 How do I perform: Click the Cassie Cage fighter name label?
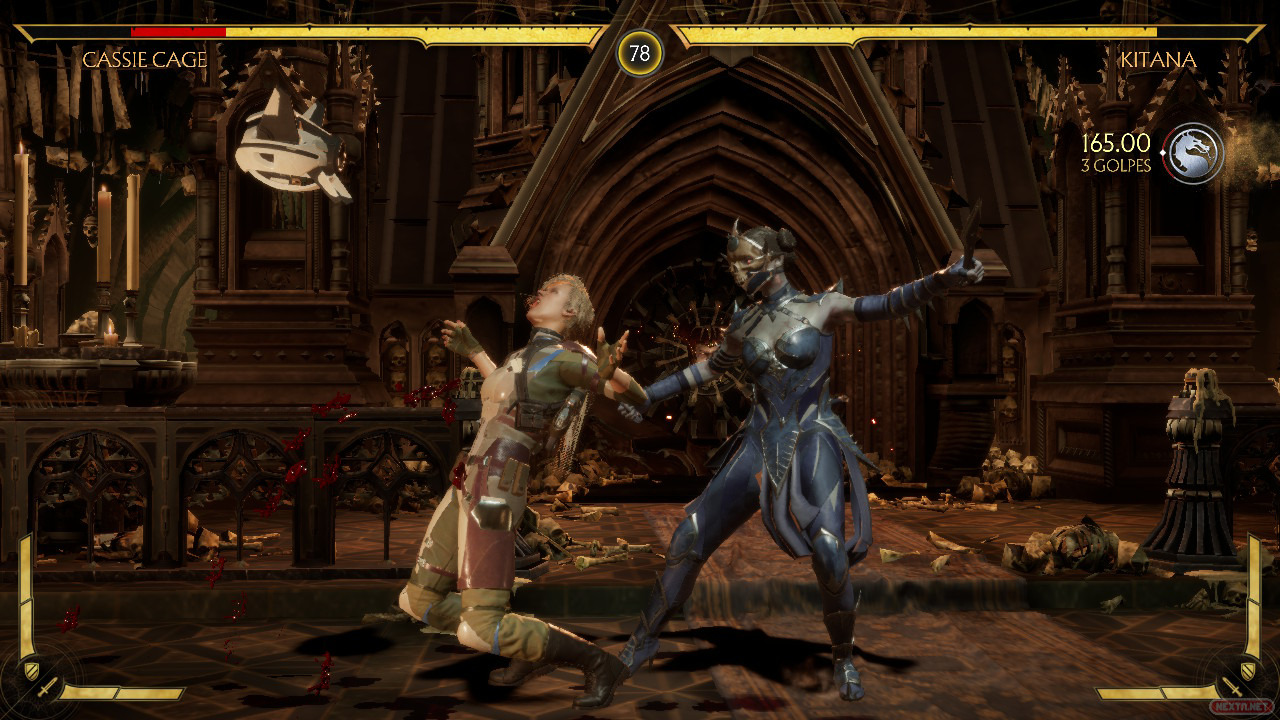[x=145, y=60]
